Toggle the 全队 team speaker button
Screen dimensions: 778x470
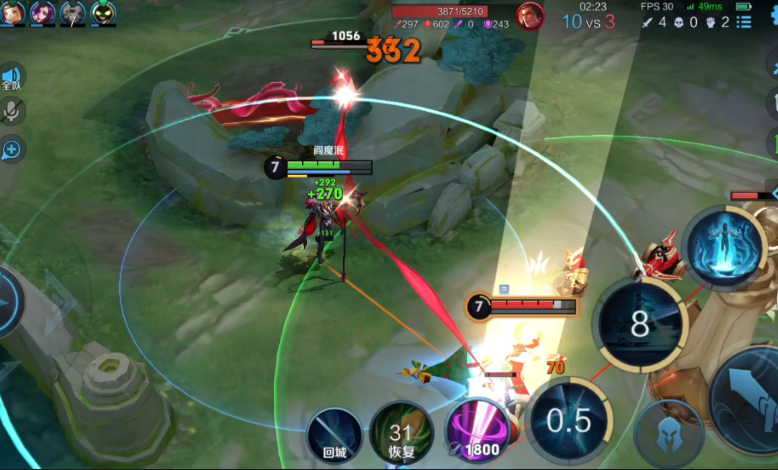pyautogui.click(x=12, y=78)
